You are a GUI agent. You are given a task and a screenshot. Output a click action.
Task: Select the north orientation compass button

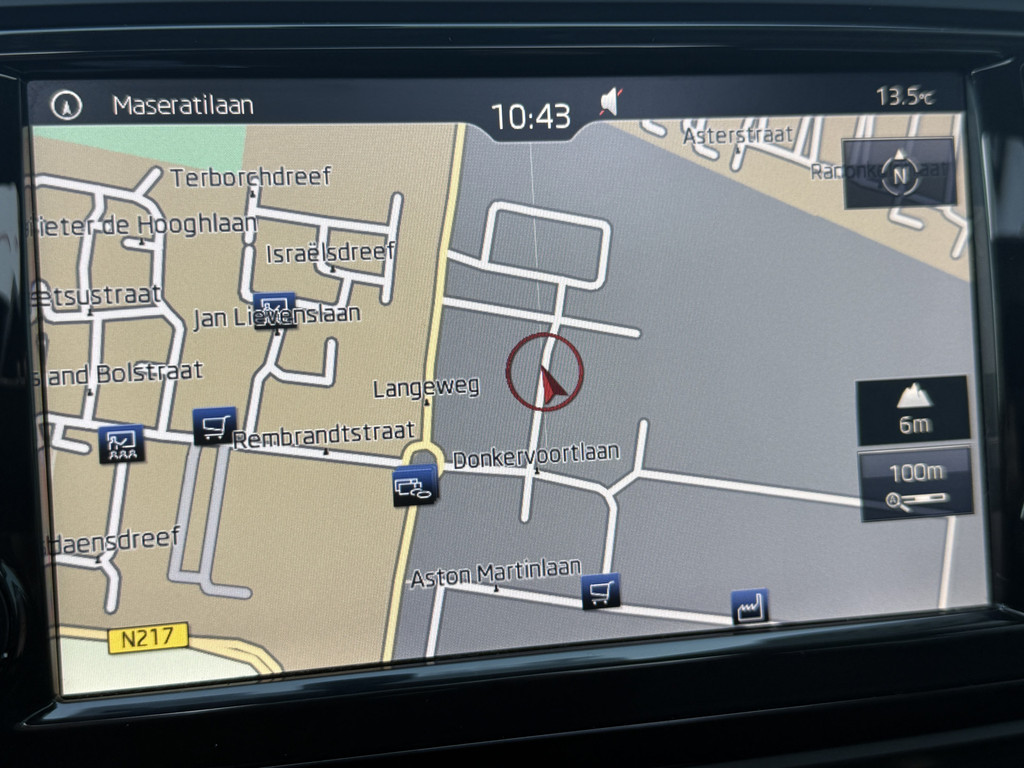pyautogui.click(x=899, y=174)
